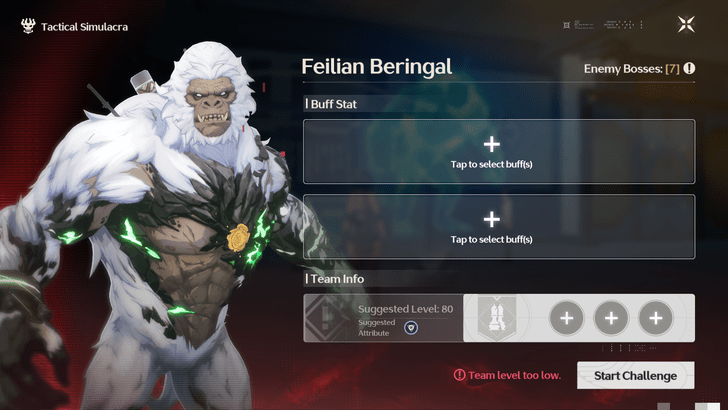728x410 pixels.
Task: Start the challenge against Feilian Beringal
Action: point(635,376)
